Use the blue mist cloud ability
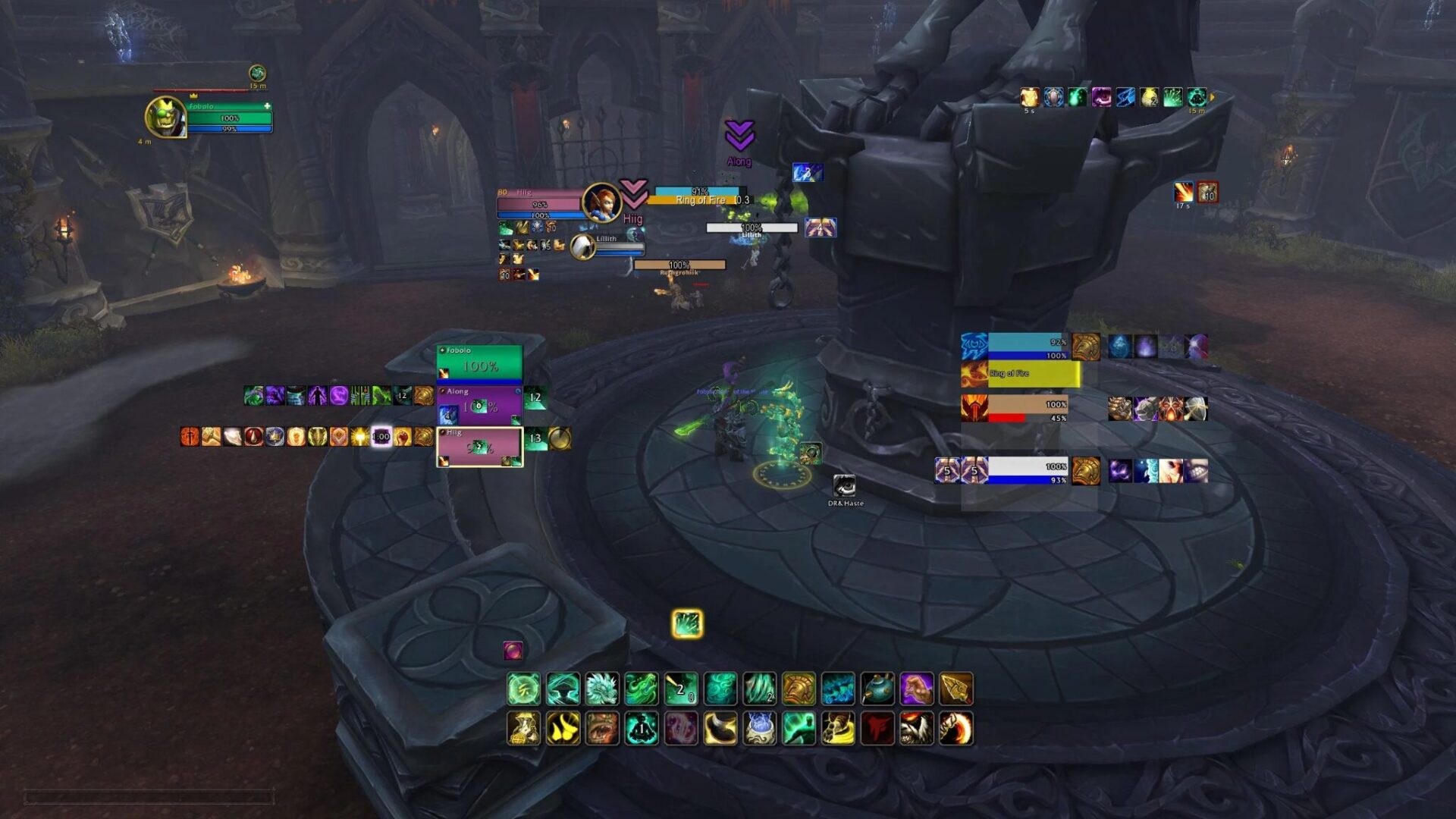The image size is (1456, 819). (x=838, y=689)
